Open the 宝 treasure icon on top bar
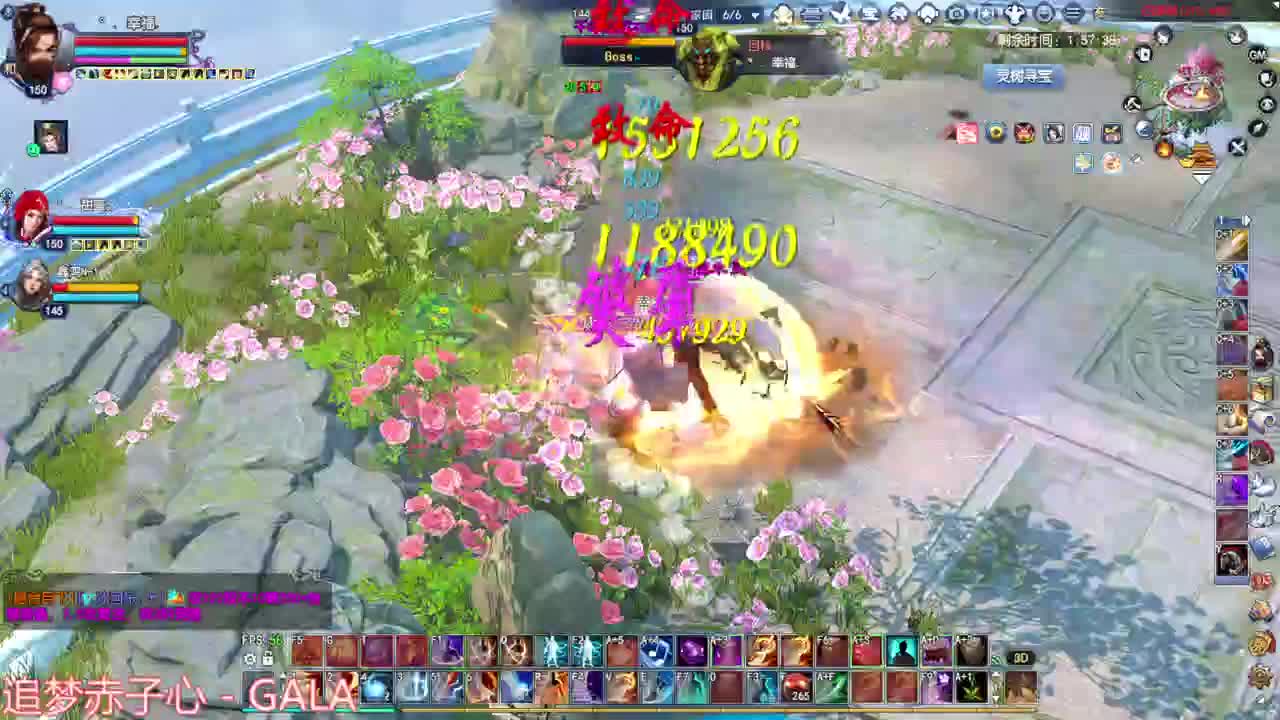 [x=868, y=14]
